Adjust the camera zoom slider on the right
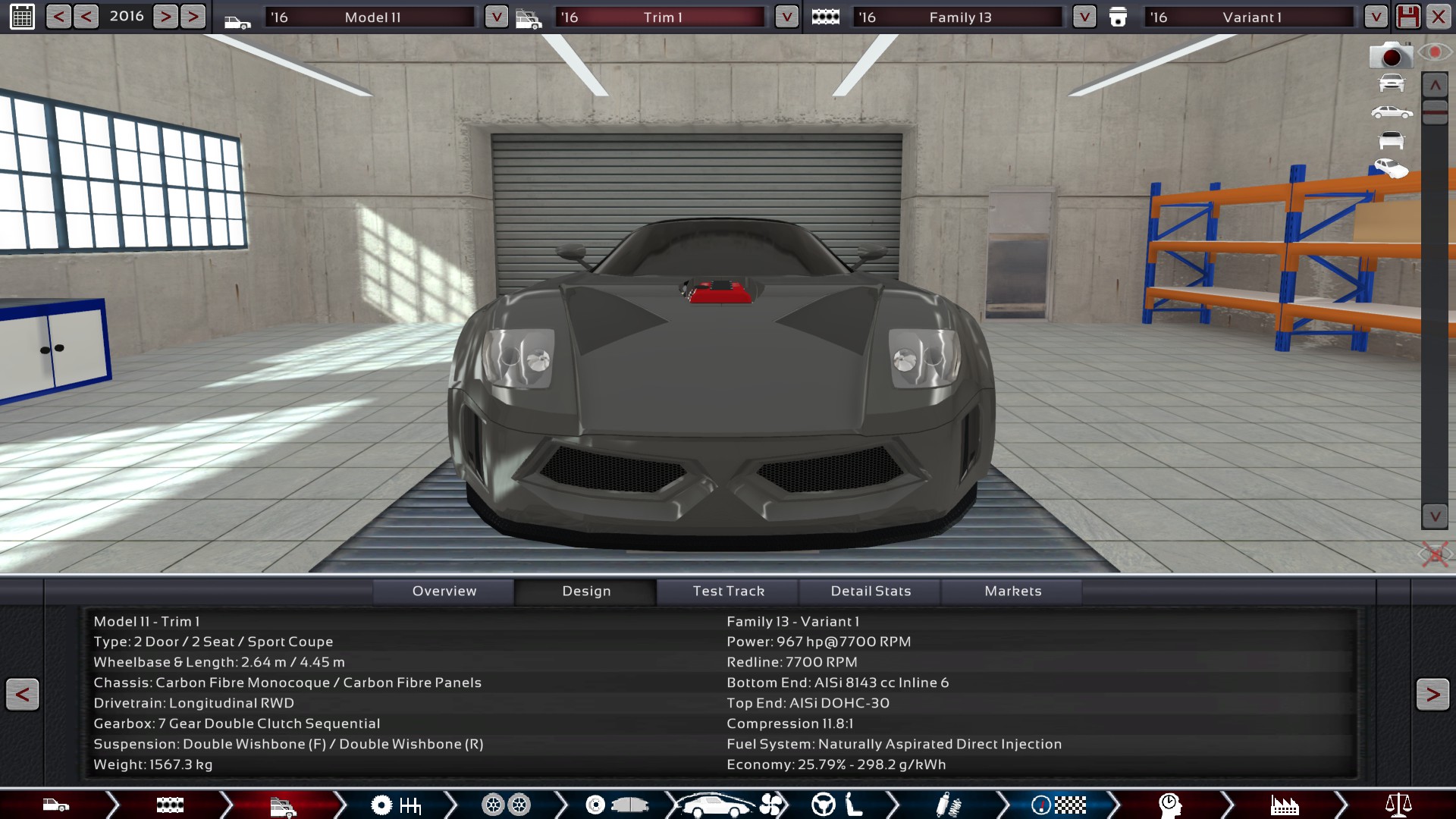The image size is (1456, 819). (1434, 111)
